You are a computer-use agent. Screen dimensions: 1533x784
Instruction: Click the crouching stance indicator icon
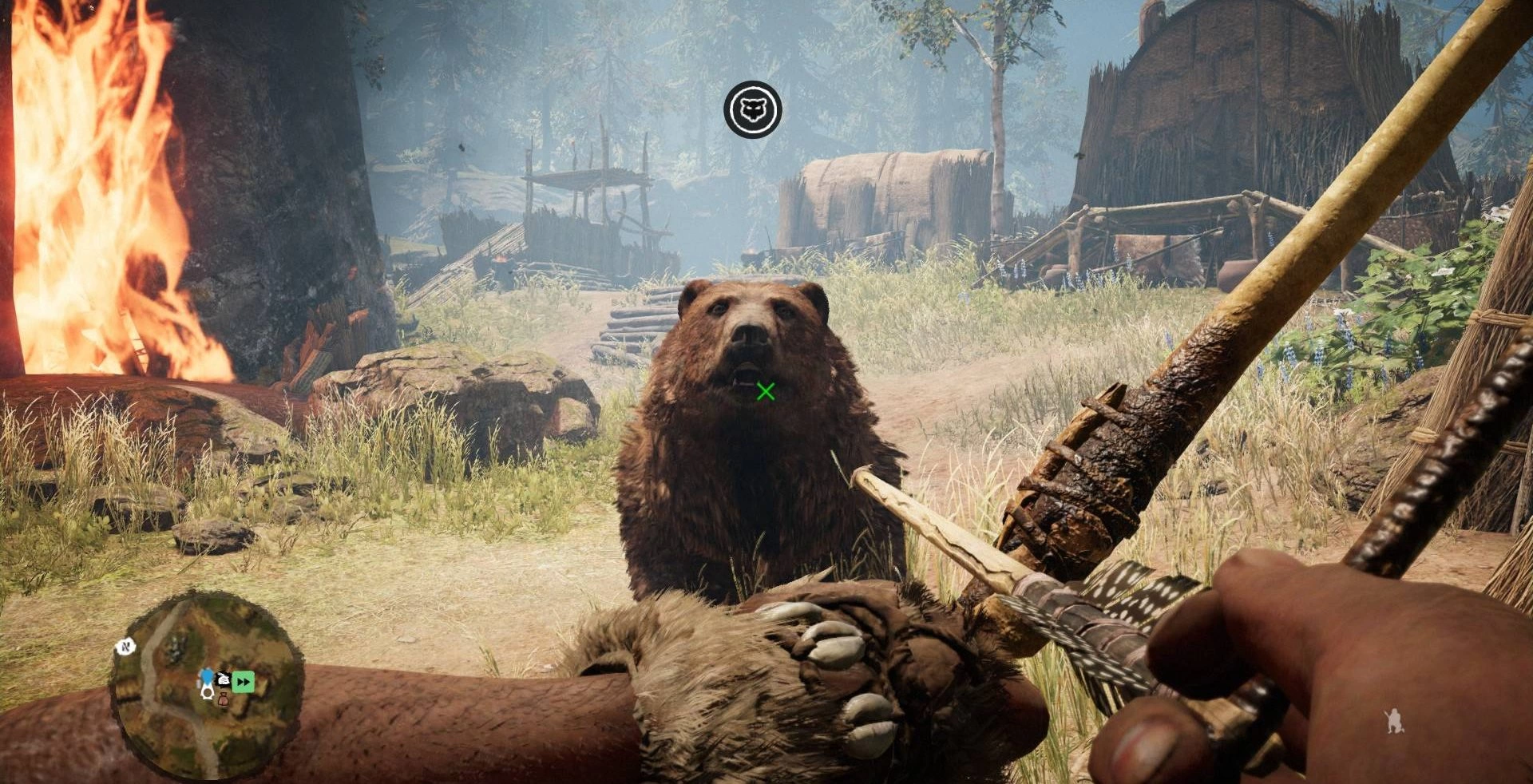[x=1394, y=721]
